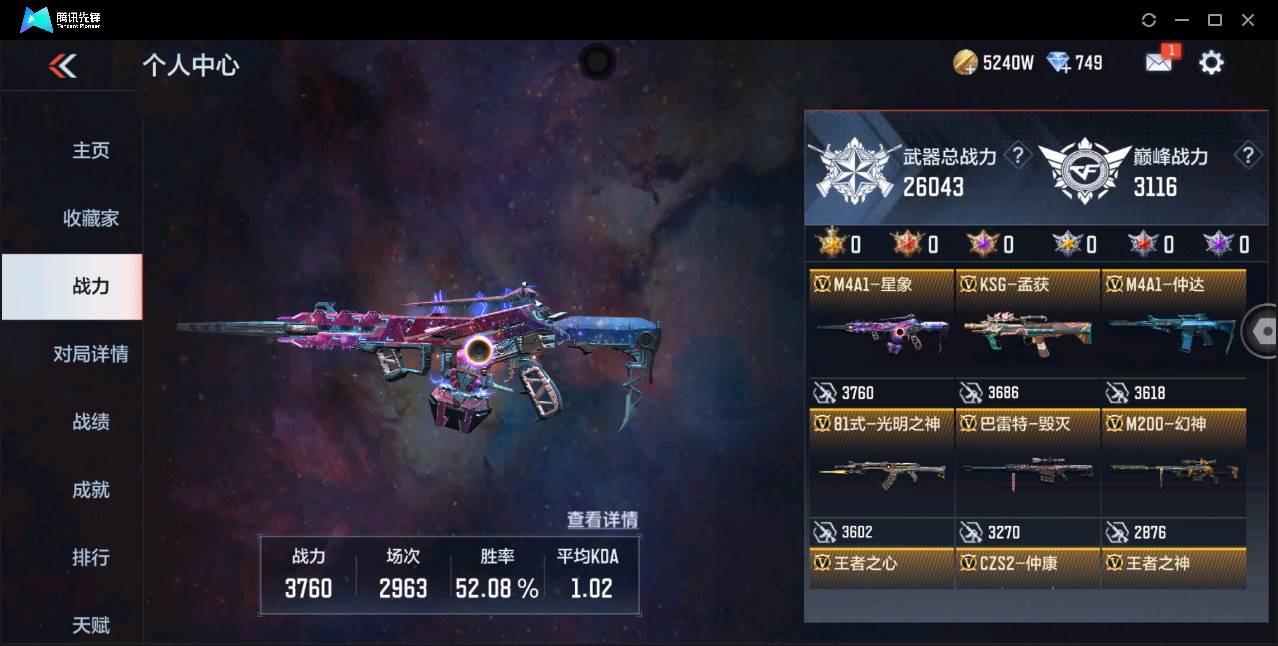Show the 排行 tab
1278x646 pixels.
(90, 557)
